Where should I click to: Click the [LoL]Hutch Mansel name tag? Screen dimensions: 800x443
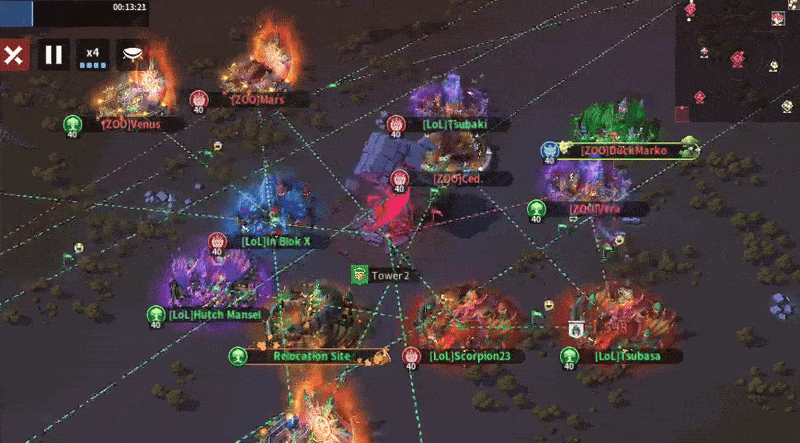tap(214, 314)
